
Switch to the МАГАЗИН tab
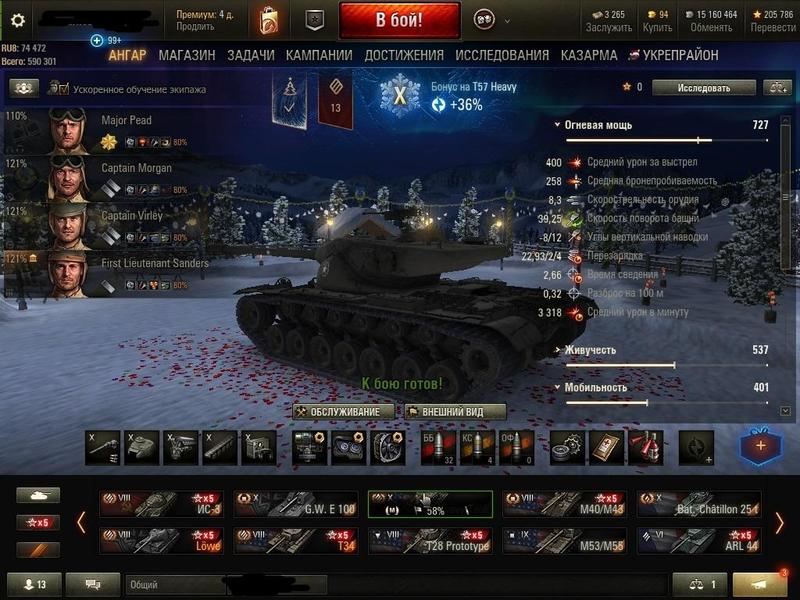[x=186, y=56]
